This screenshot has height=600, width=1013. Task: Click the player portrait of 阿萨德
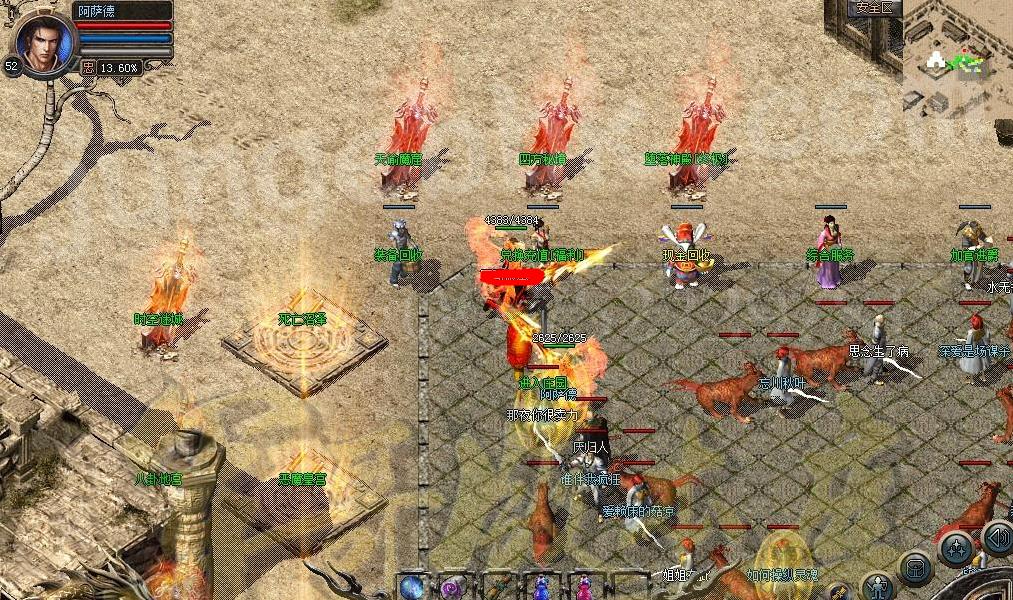tap(44, 43)
